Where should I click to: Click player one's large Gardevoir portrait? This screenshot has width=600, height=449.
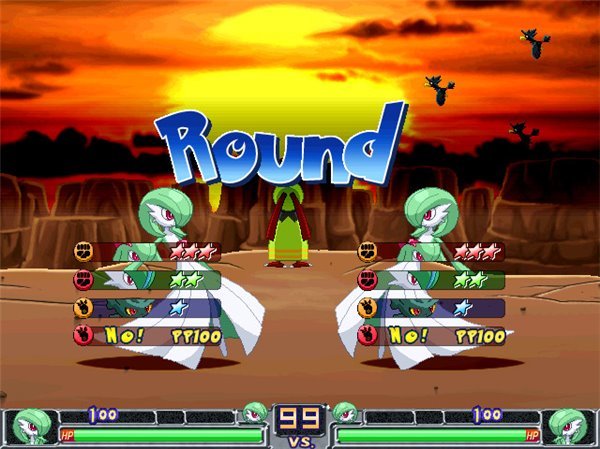coord(27,427)
